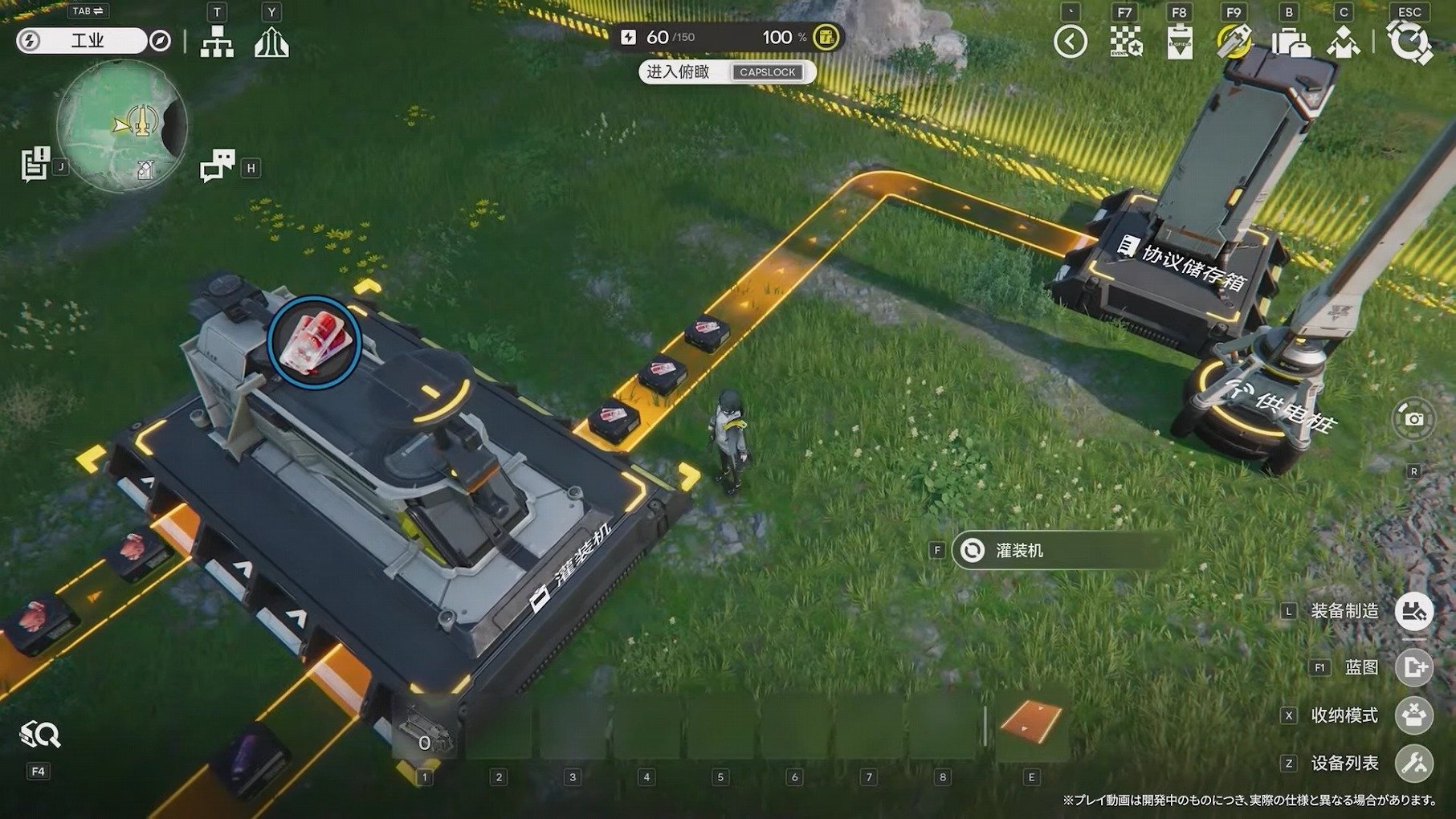
Task: Open the operator character icon
Action: click(1343, 42)
